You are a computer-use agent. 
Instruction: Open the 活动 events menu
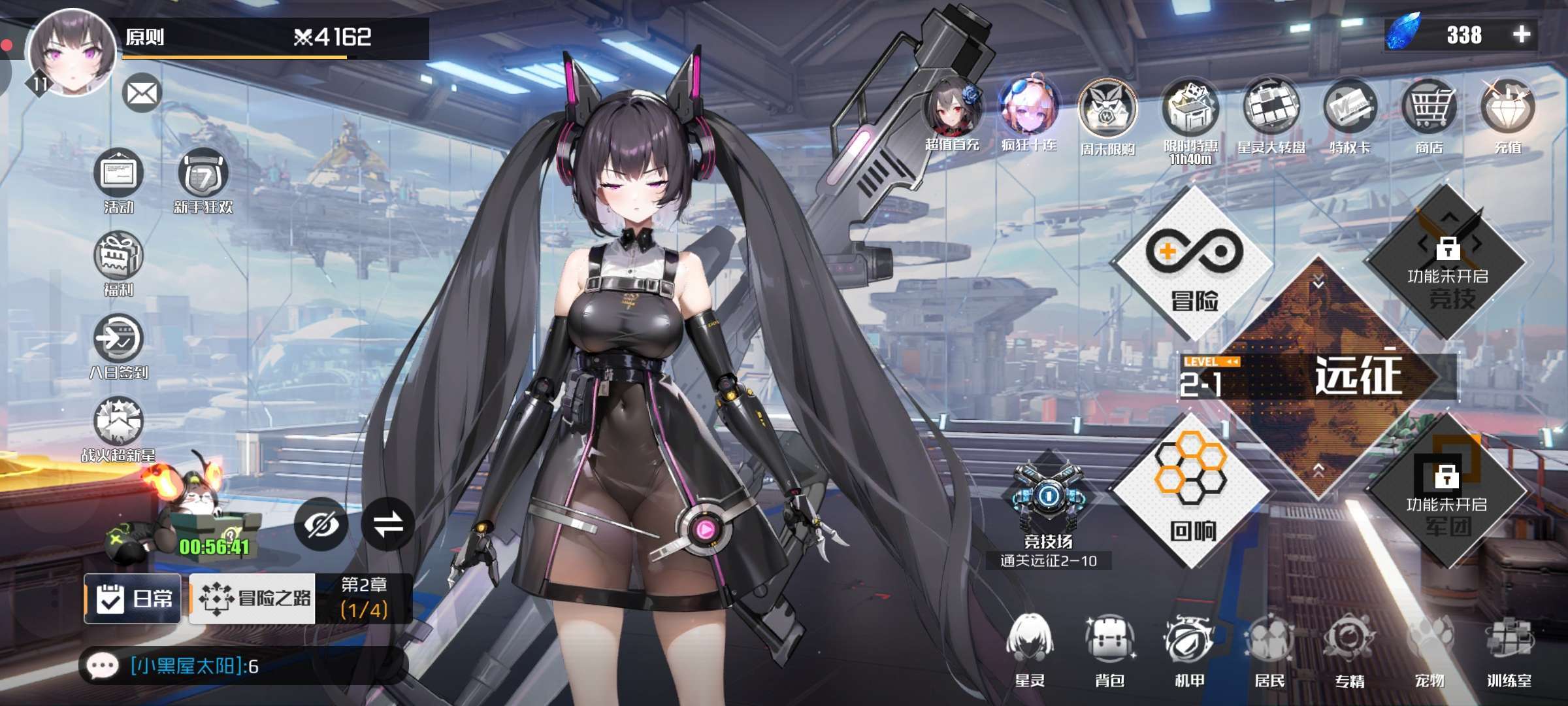click(x=119, y=175)
